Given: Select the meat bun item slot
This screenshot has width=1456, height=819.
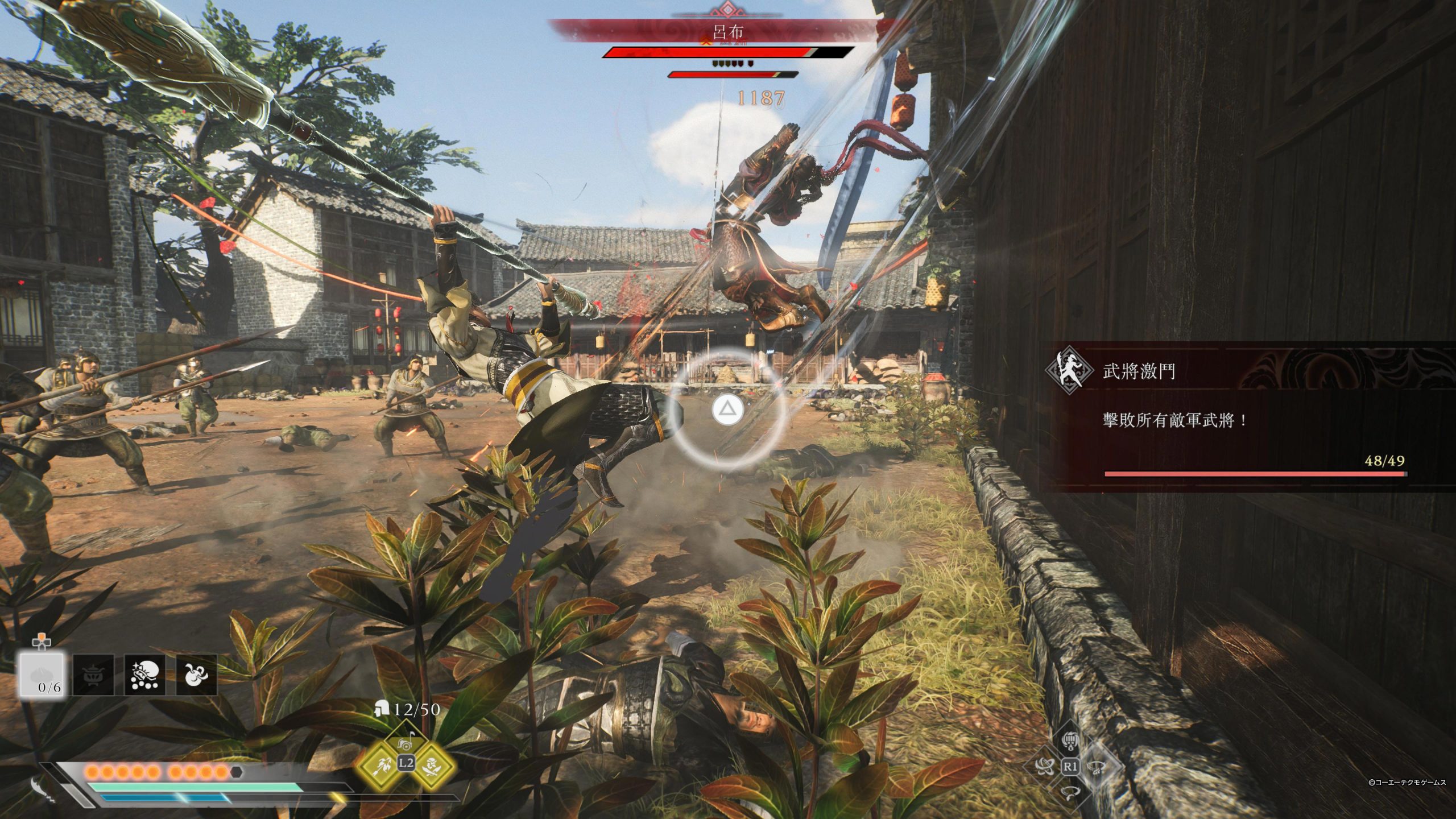Looking at the screenshot, I should 42,675.
